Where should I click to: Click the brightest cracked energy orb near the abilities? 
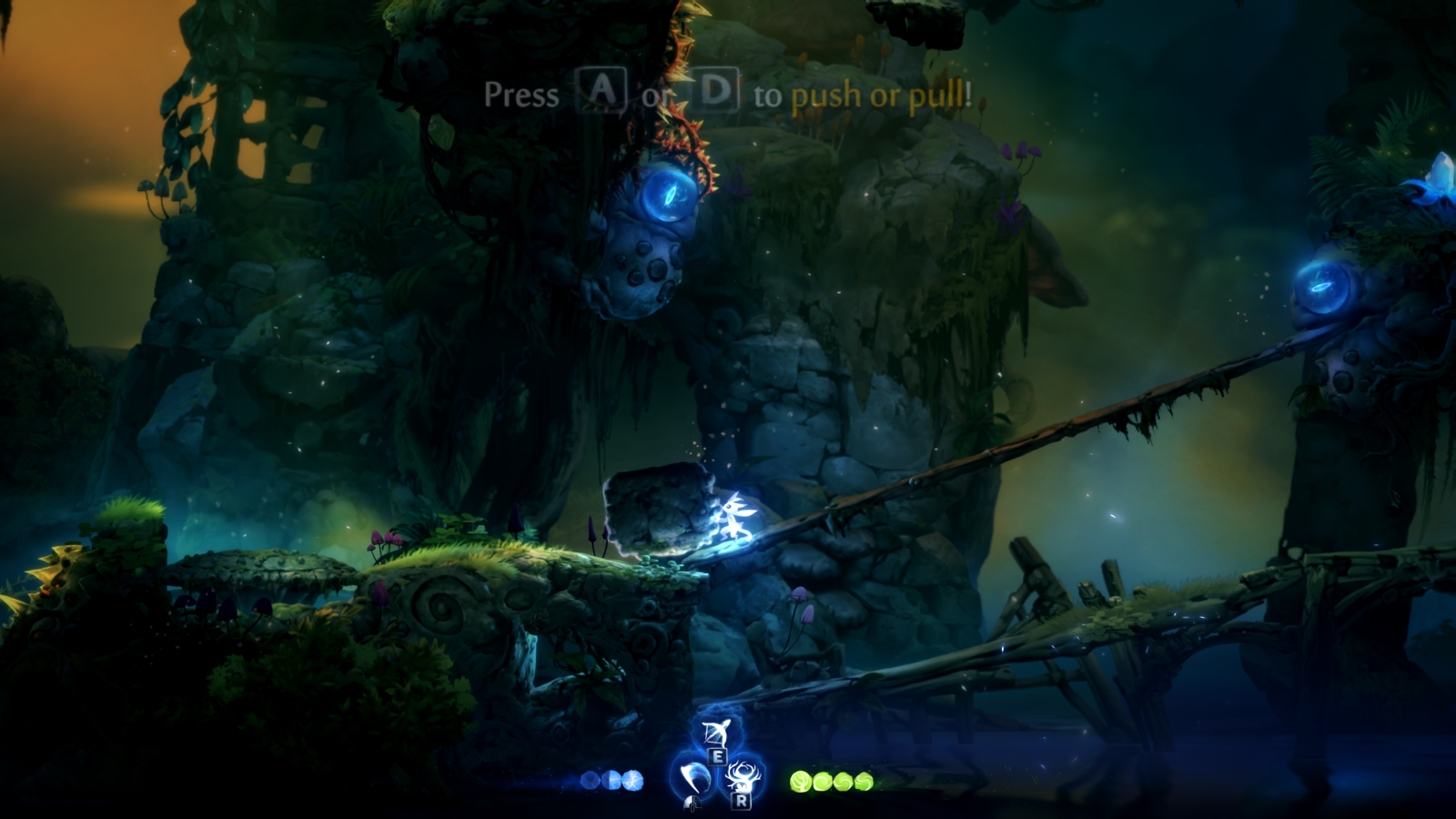(632, 781)
